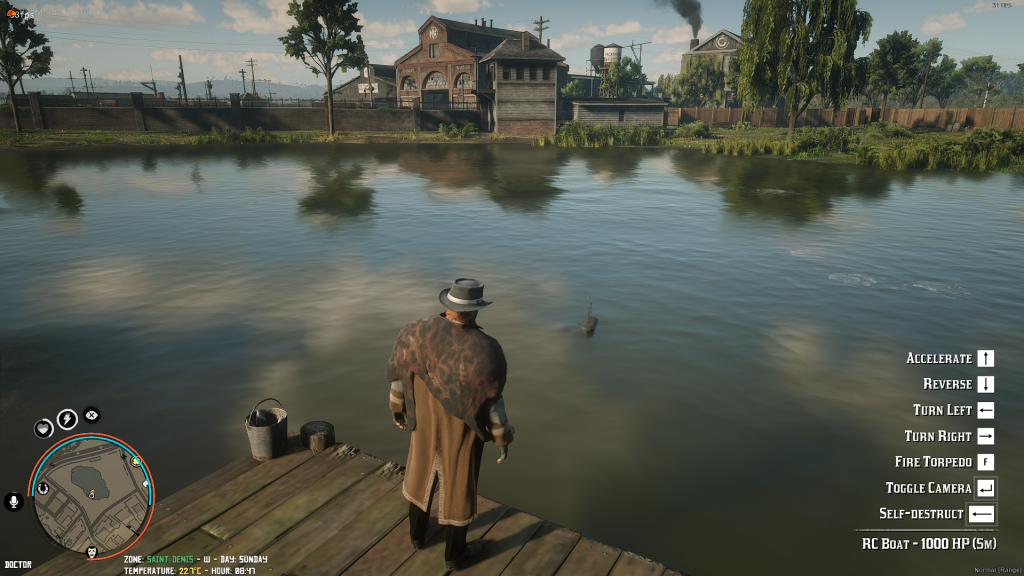
Task: Select the horseshoe stable marker on minimap
Action: [x=44, y=489]
